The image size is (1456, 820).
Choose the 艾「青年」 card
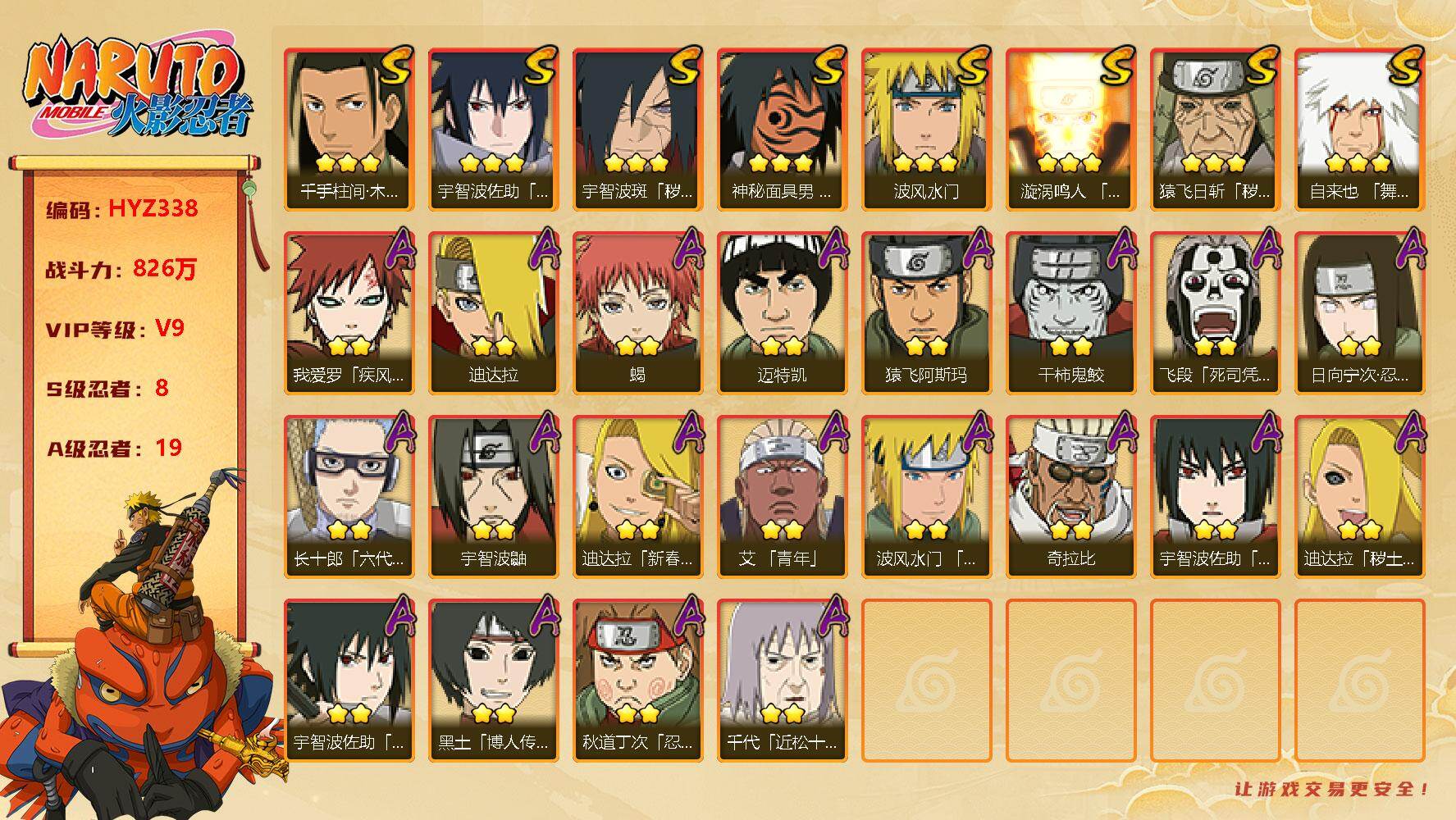click(782, 496)
